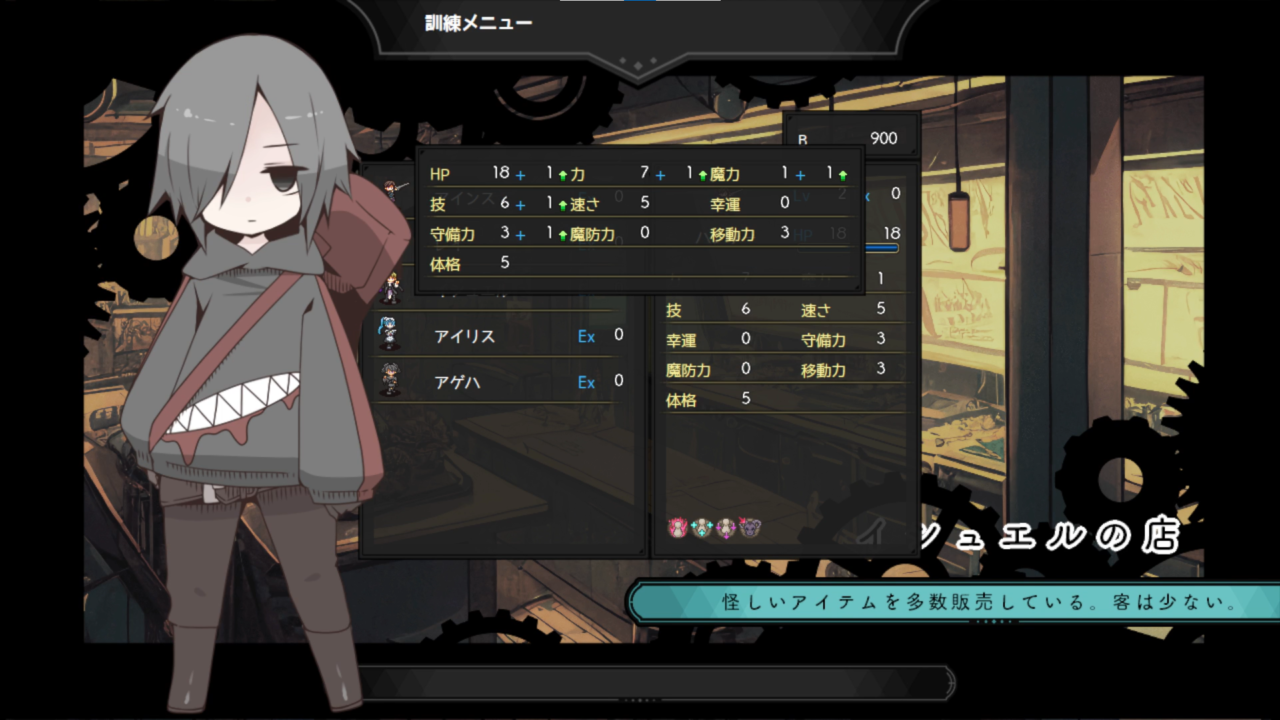Choose アゲハ from the character list
Screen dimensions: 1280x720
click(457, 382)
